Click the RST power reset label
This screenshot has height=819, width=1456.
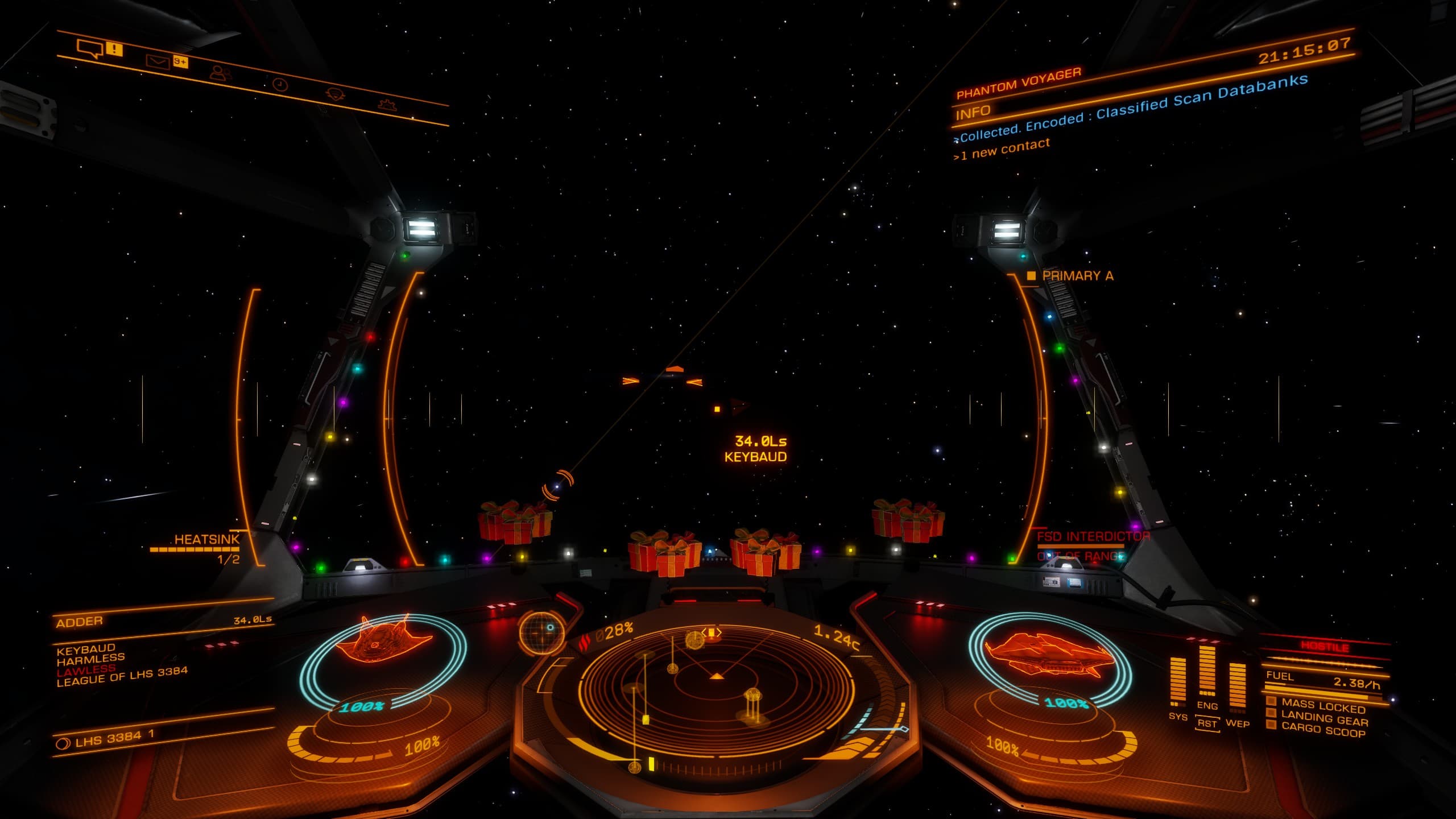coord(1207,723)
